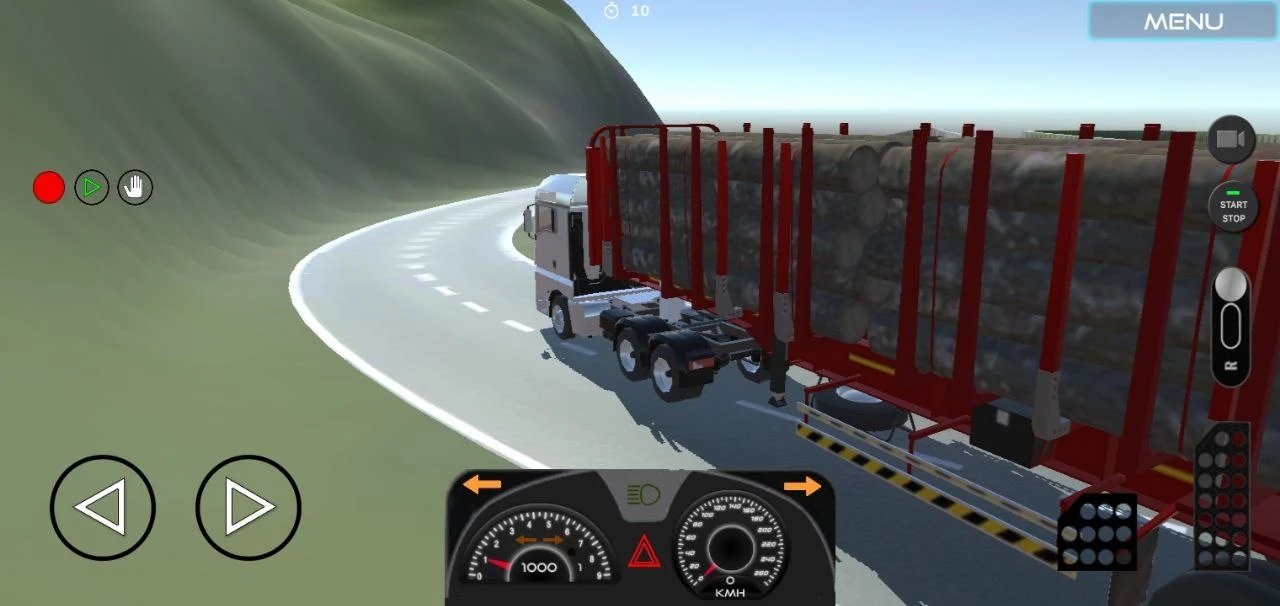
Task: Steer right with the right triangle button
Action: click(248, 507)
